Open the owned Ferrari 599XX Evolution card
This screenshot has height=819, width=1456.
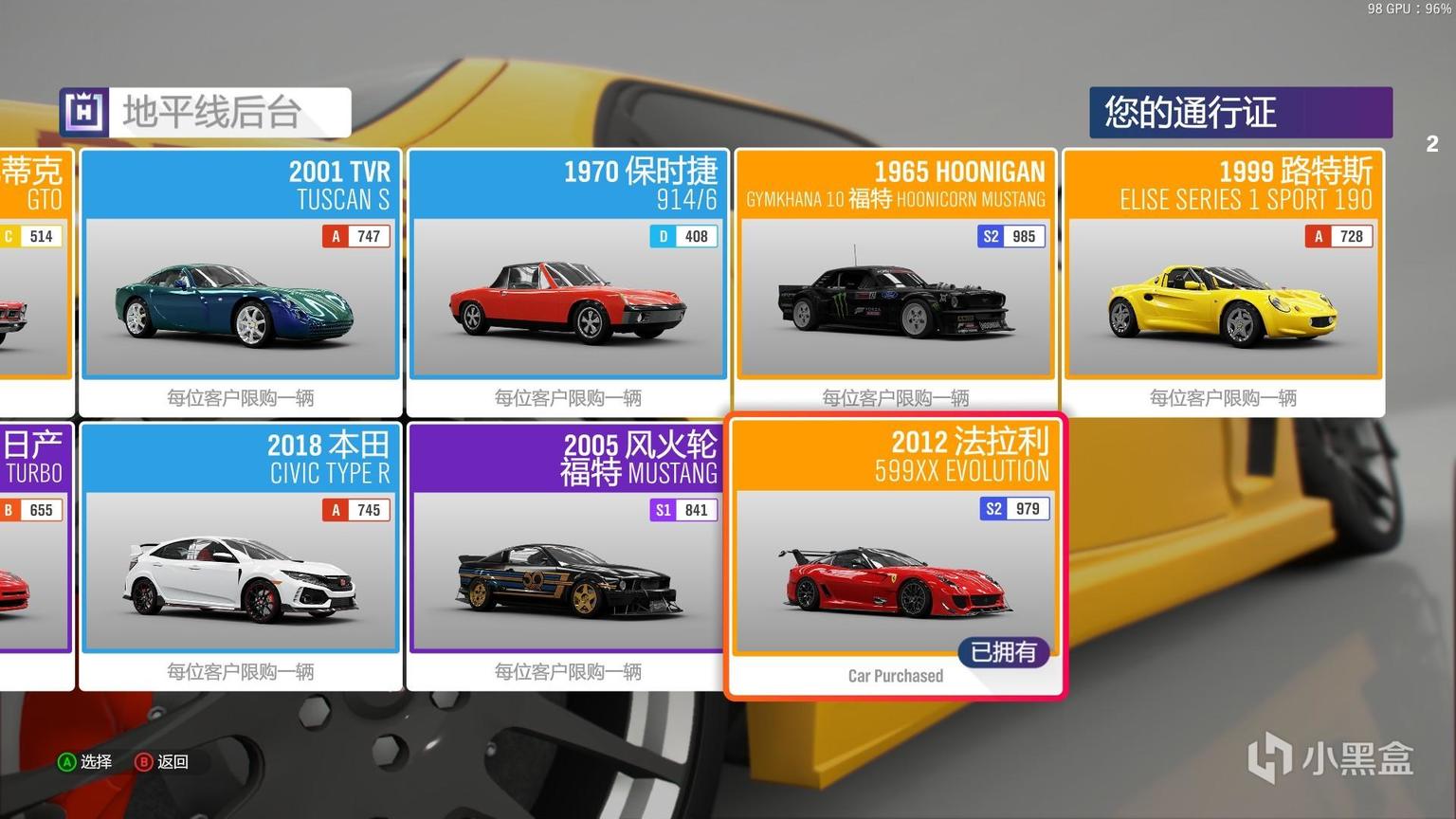tap(896, 555)
